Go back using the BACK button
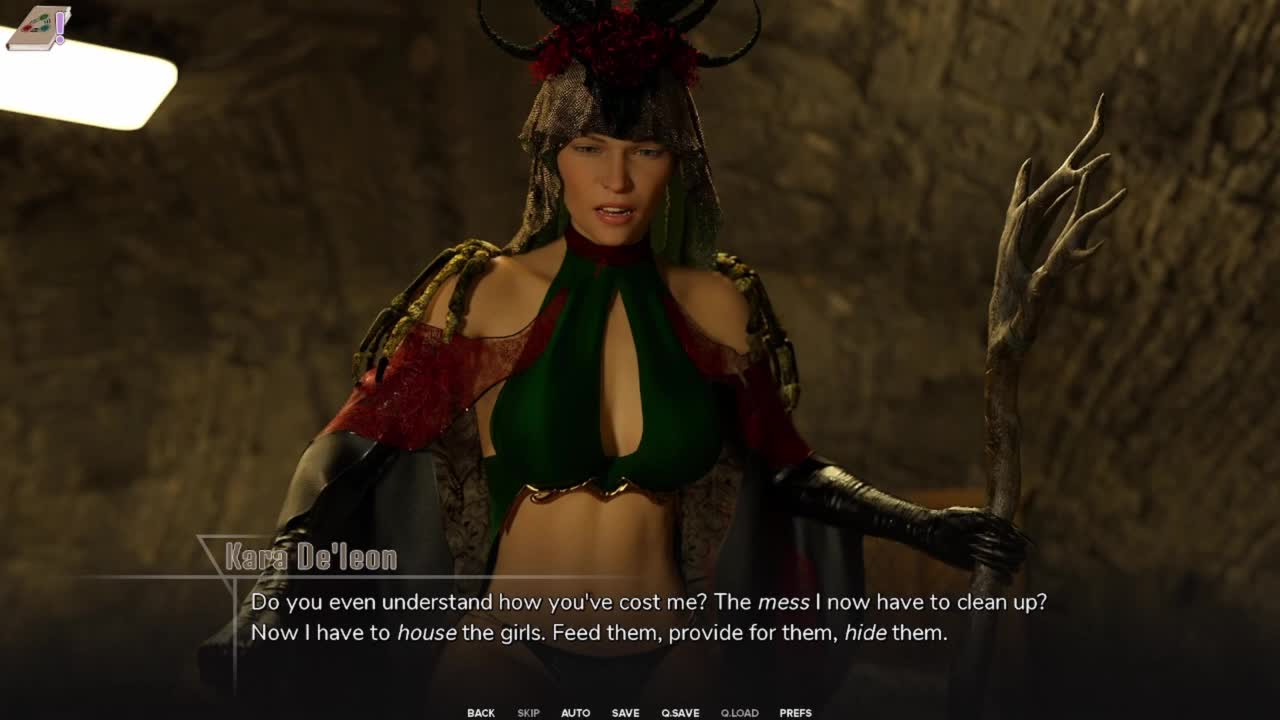This screenshot has width=1280, height=720. [x=481, y=713]
